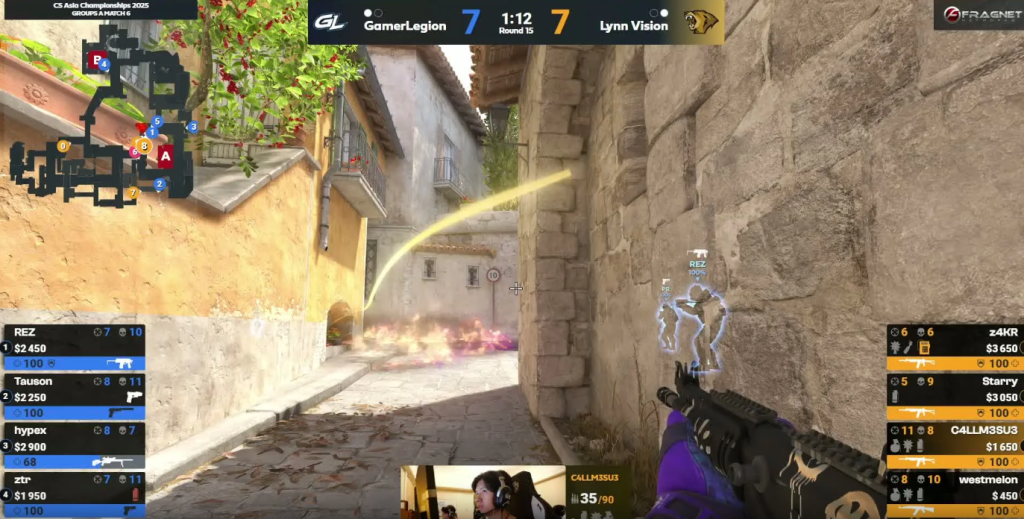Pick hypex's player row
Image resolution: width=1024 pixels, height=519 pixels.
click(x=74, y=445)
